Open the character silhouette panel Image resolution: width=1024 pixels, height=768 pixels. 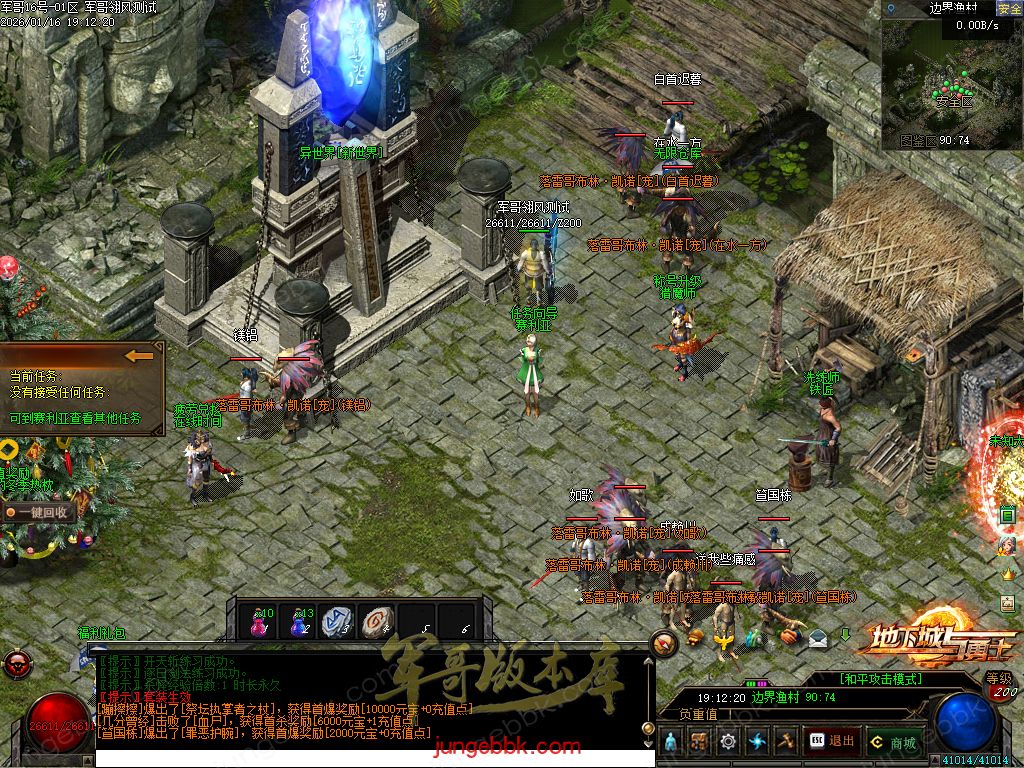(671, 741)
